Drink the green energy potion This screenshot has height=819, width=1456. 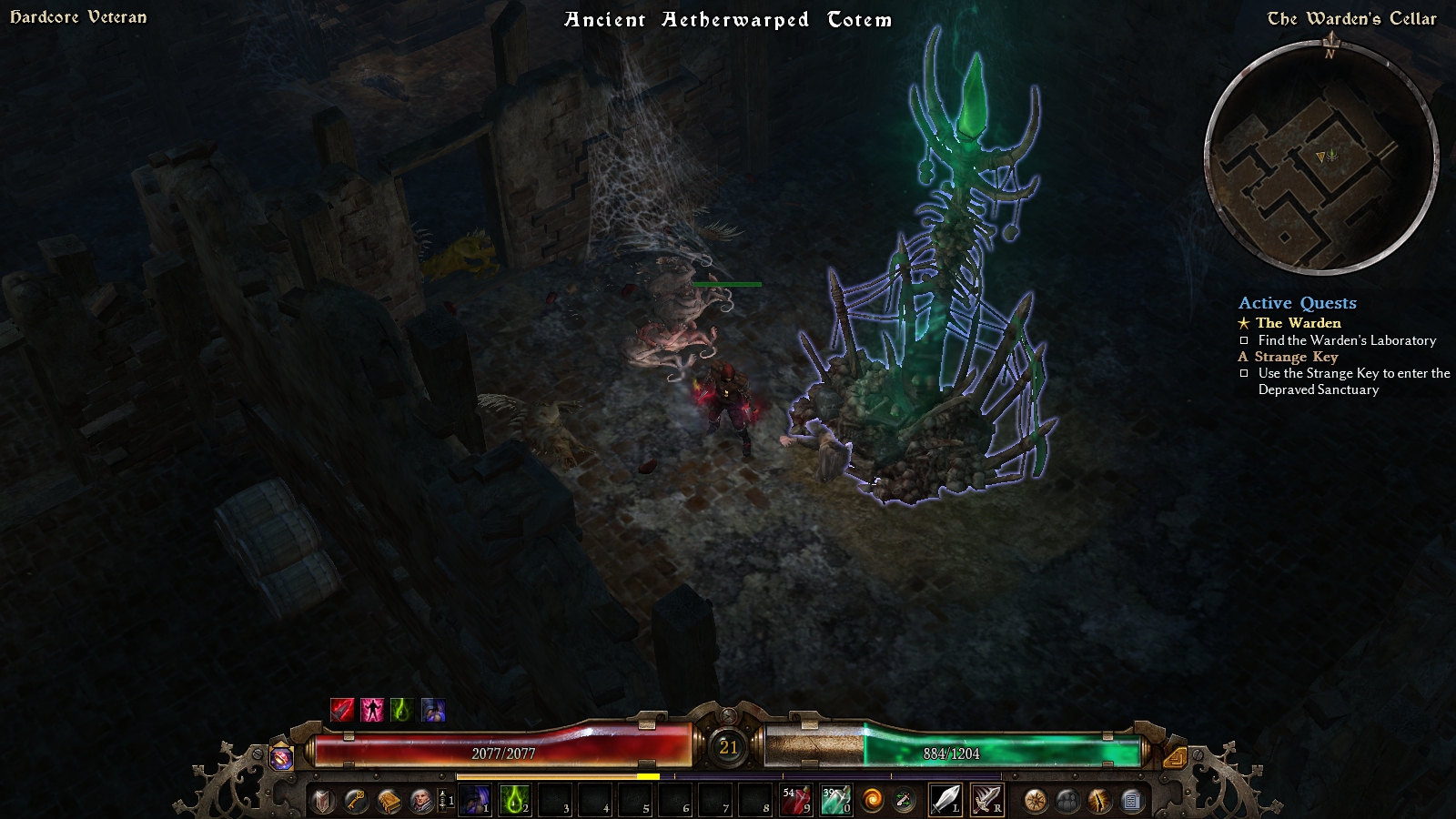point(835,801)
